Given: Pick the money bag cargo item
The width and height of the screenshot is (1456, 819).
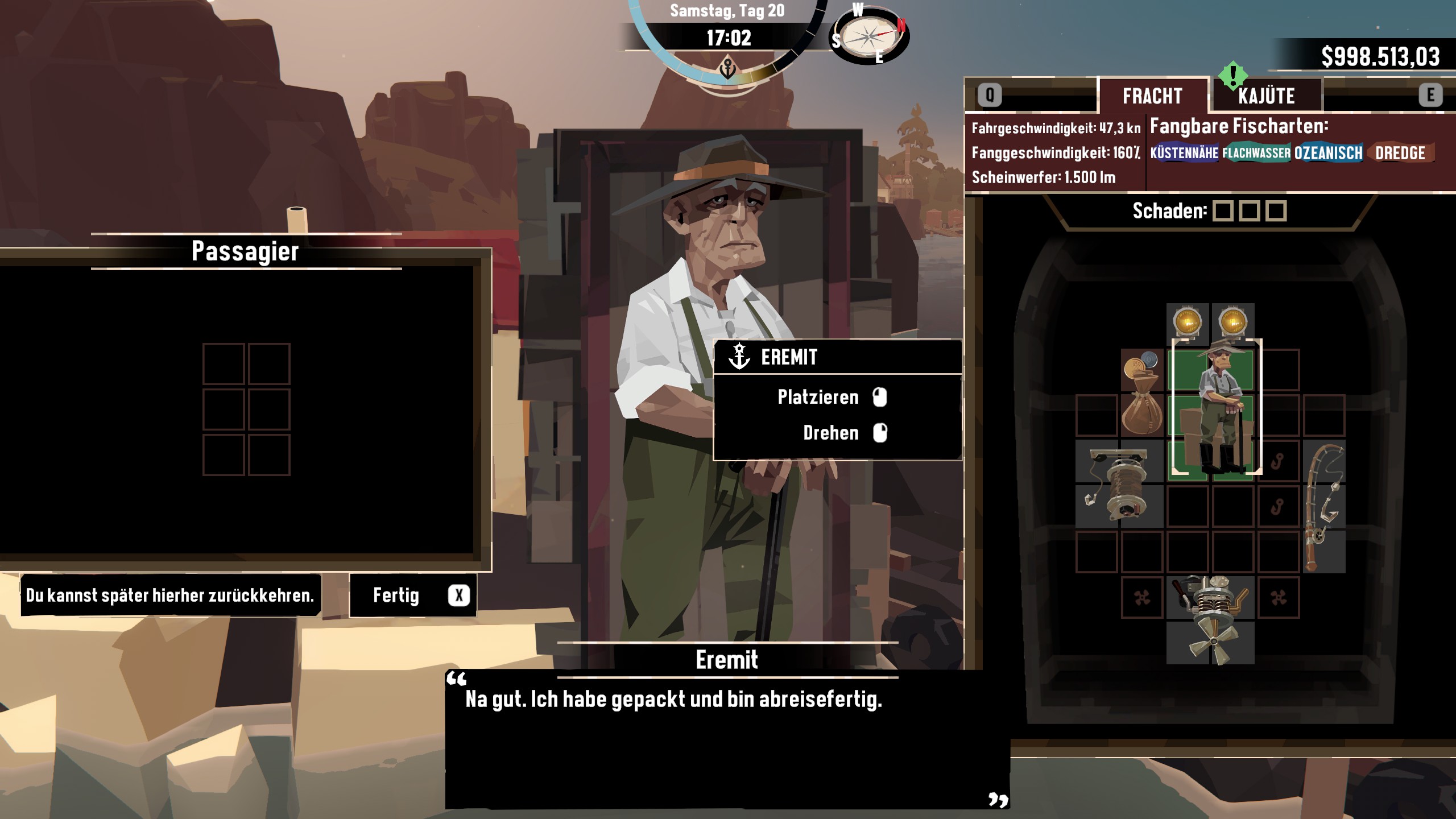Looking at the screenshot, I should coord(1141,392).
